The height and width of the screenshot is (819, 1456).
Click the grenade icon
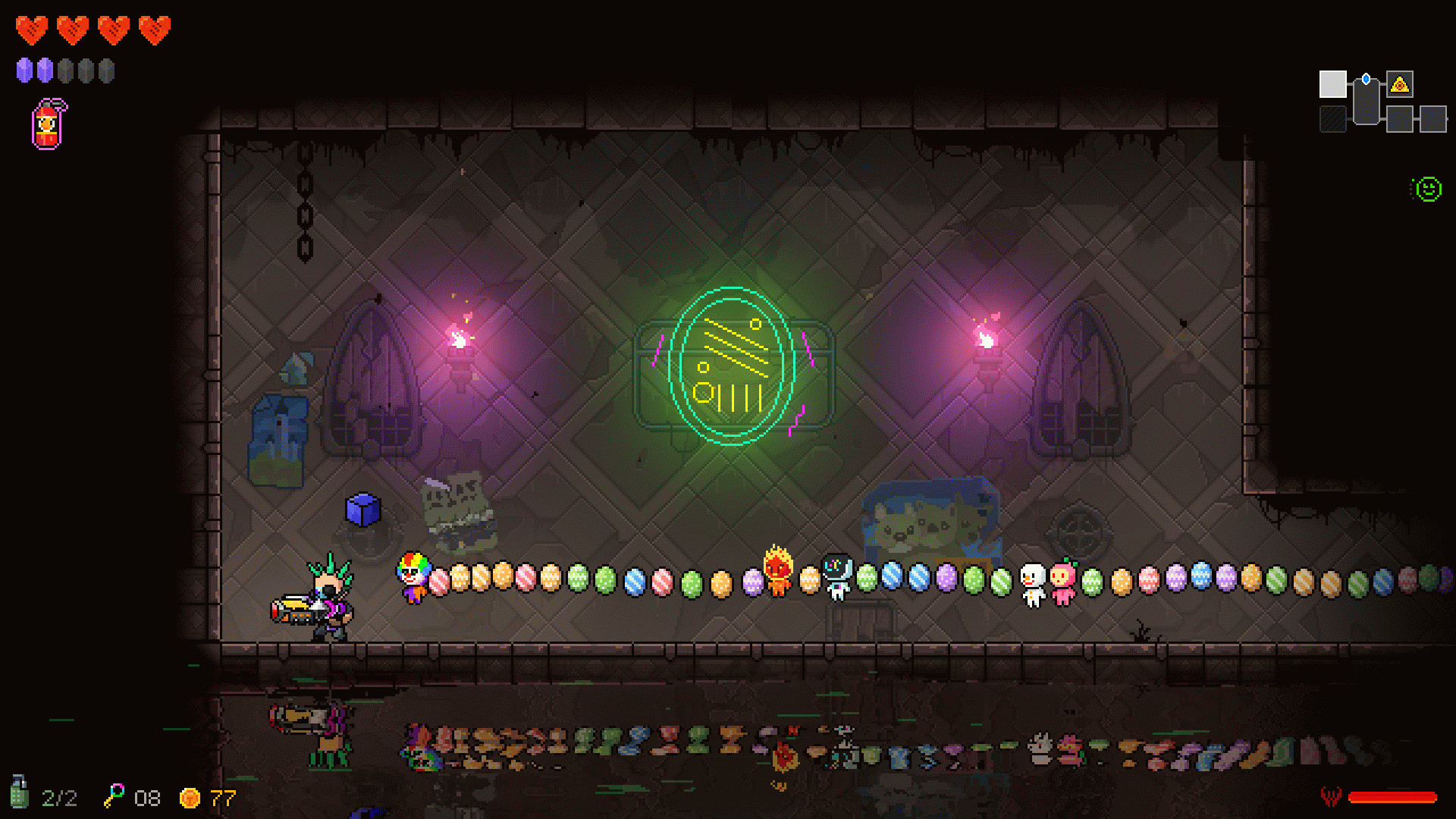pyautogui.click(x=20, y=793)
